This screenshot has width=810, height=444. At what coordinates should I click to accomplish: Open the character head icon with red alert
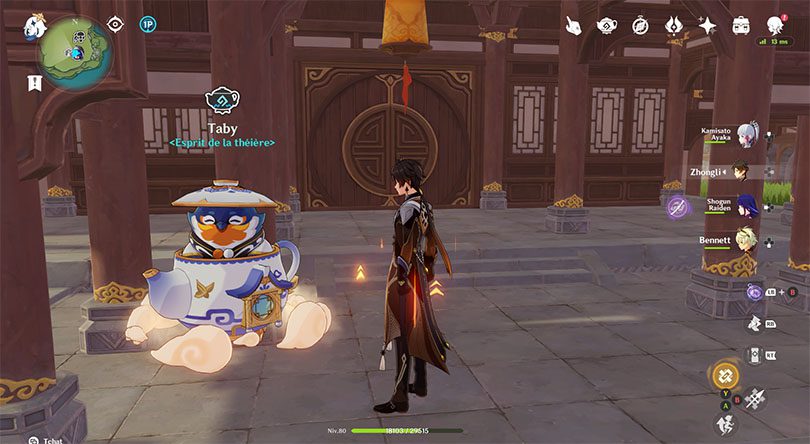tap(775, 25)
